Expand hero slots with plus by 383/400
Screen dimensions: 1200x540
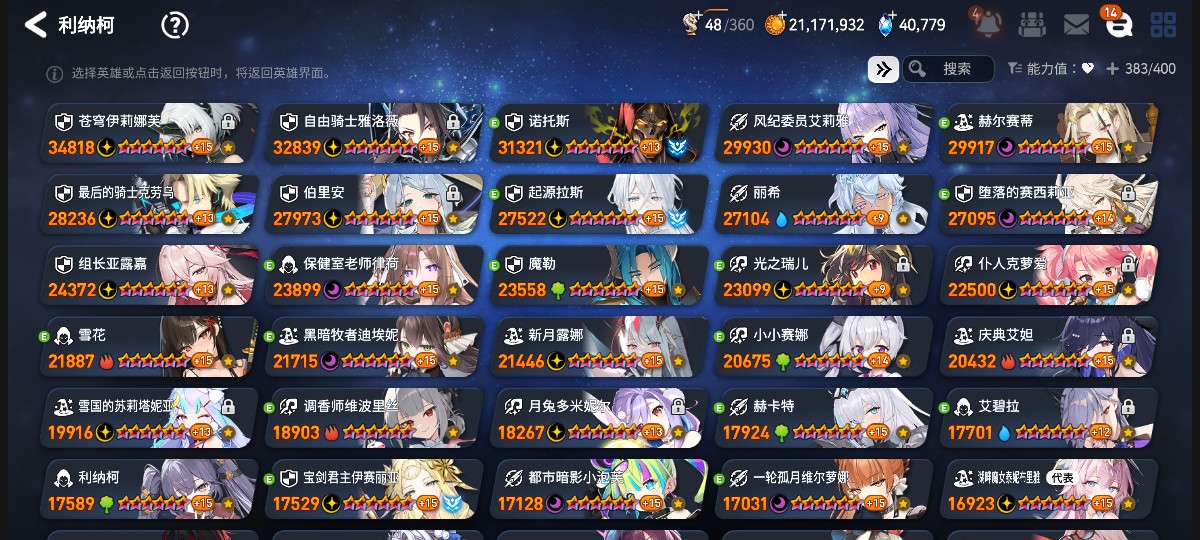pos(1112,69)
